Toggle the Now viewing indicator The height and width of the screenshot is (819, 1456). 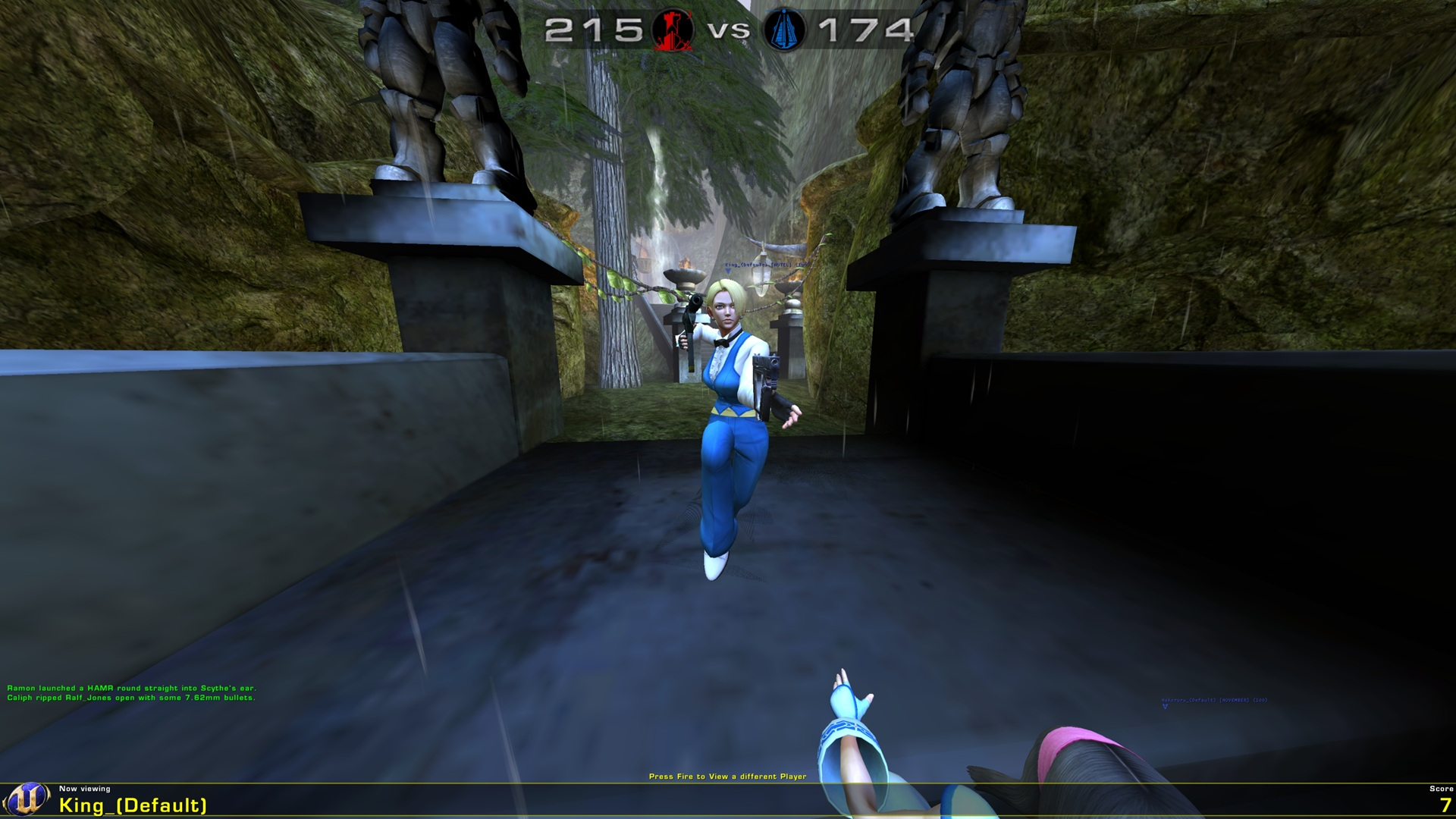86,789
